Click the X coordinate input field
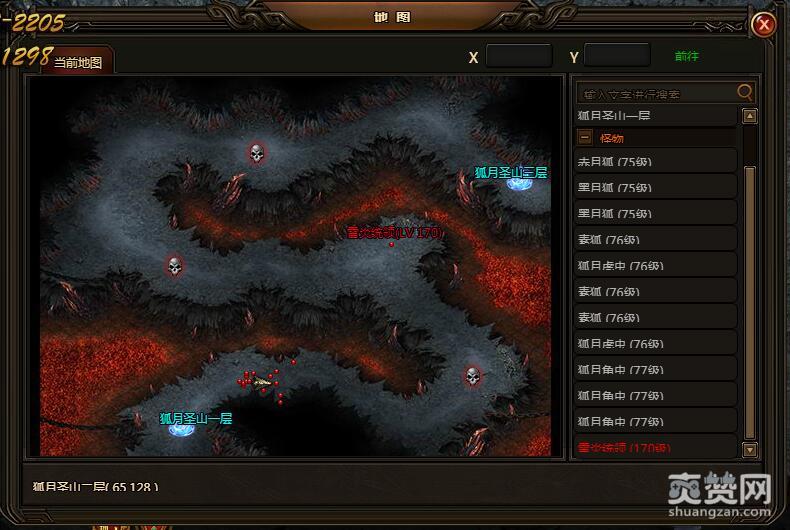 tap(518, 56)
